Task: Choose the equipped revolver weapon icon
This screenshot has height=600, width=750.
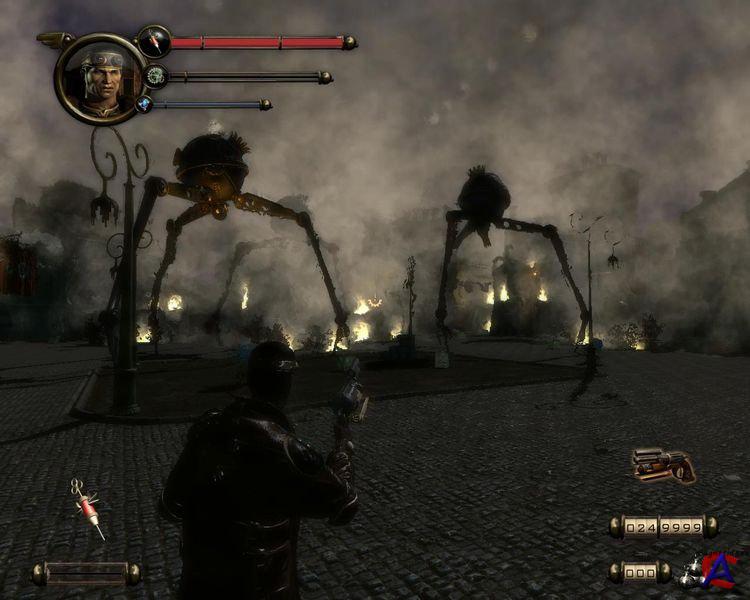Action: pos(662,466)
